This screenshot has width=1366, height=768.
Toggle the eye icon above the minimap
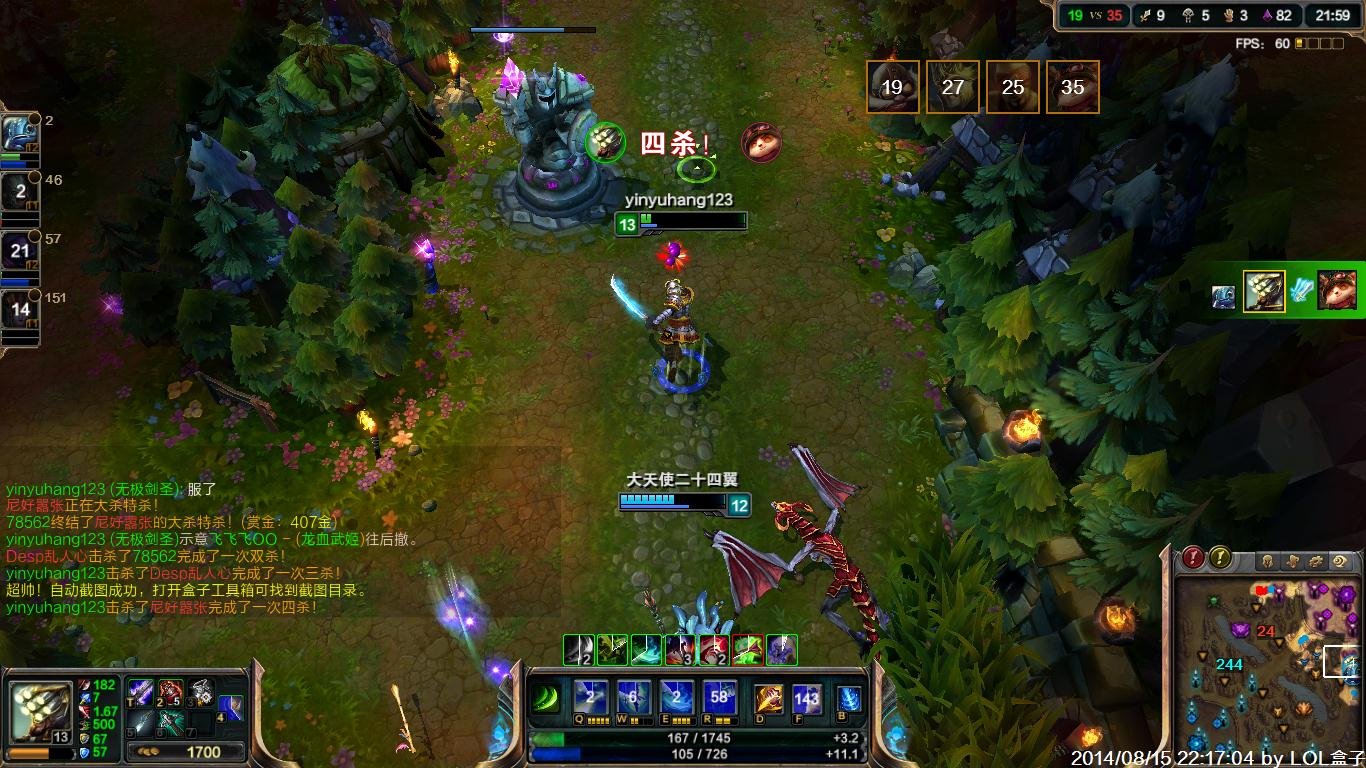[x=1342, y=561]
